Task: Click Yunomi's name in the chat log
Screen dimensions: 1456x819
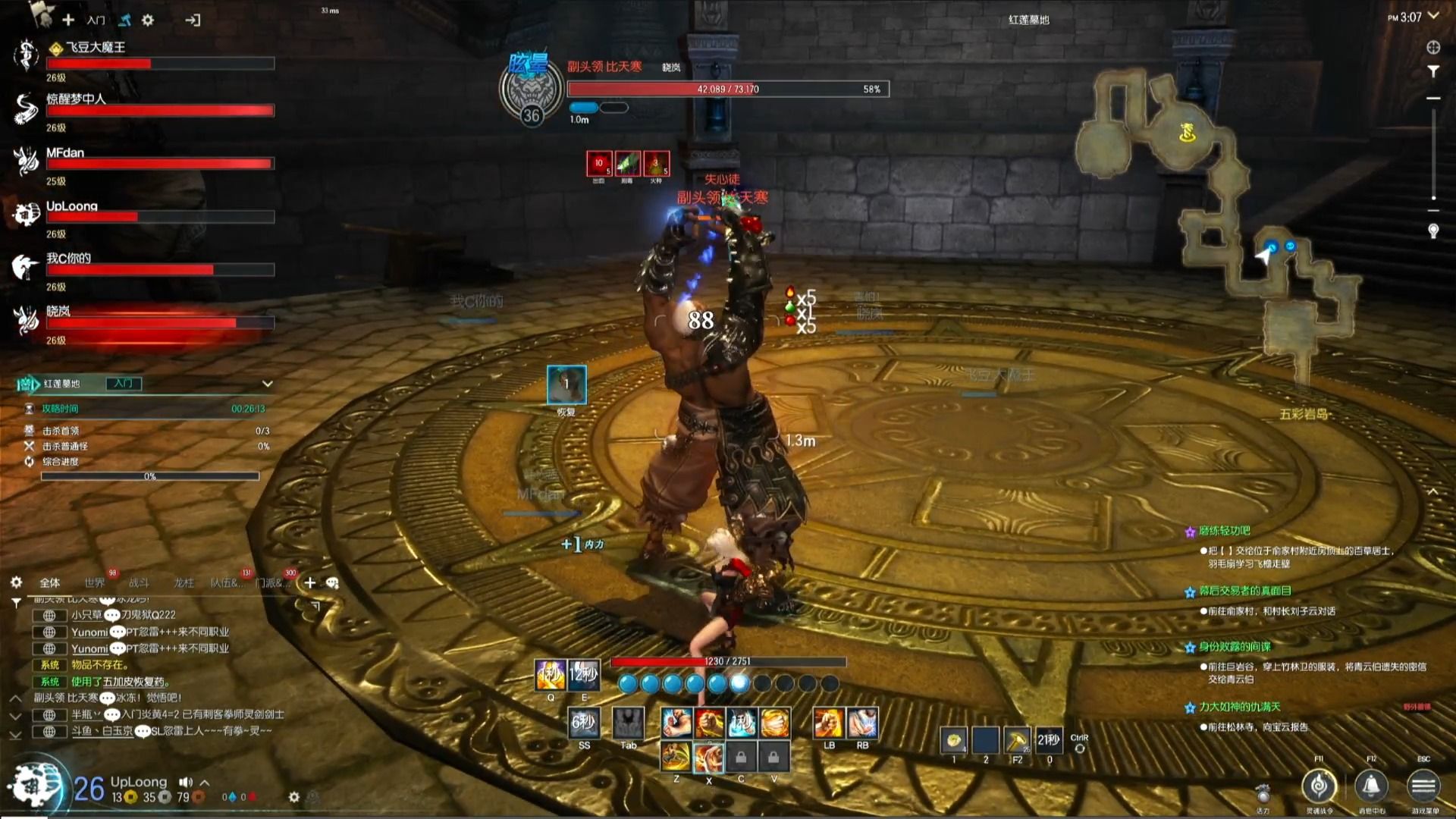Action: 89,632
